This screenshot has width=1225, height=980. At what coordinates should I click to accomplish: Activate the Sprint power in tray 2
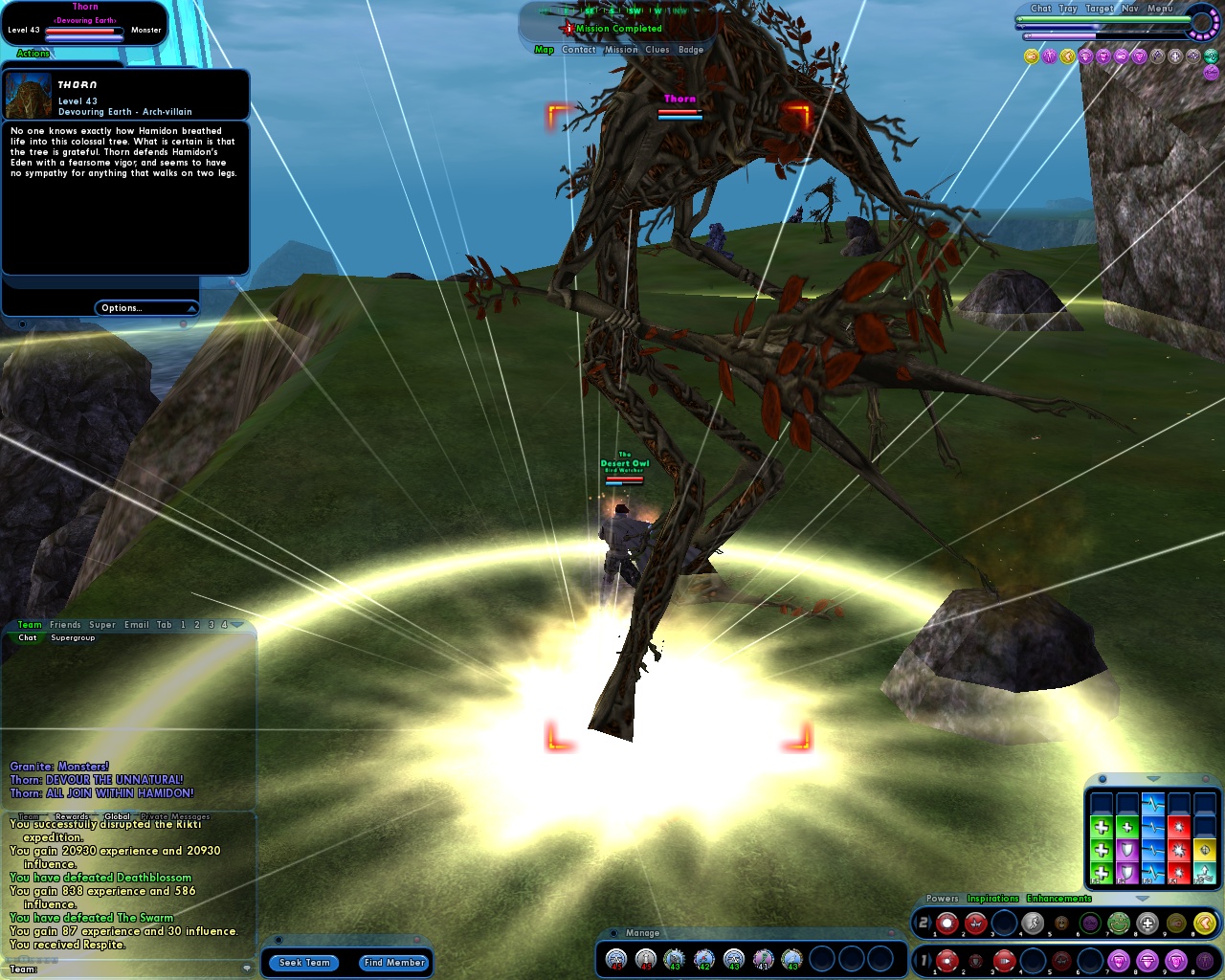[1034, 924]
